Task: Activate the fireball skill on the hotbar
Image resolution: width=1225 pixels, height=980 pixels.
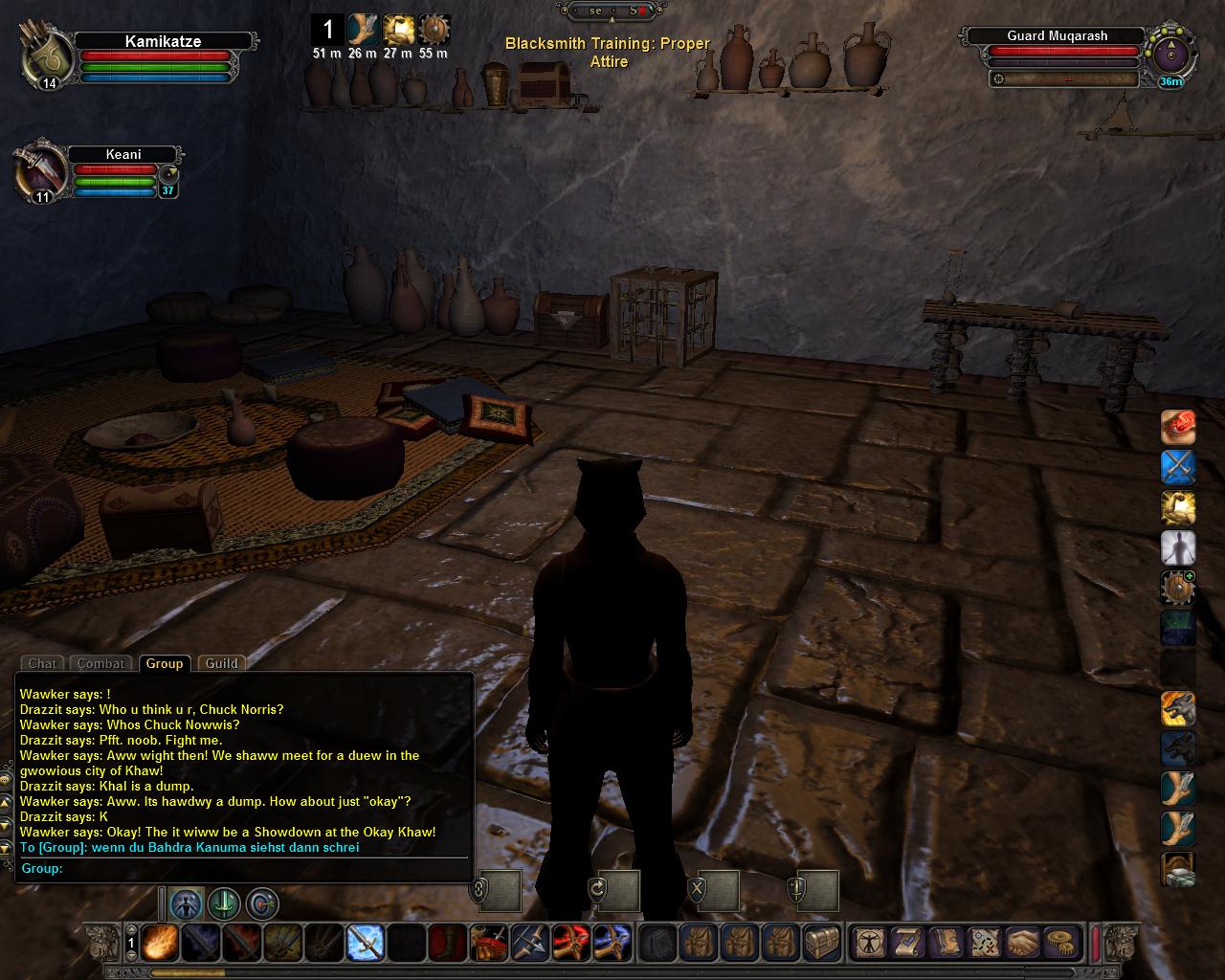Action: [x=158, y=944]
